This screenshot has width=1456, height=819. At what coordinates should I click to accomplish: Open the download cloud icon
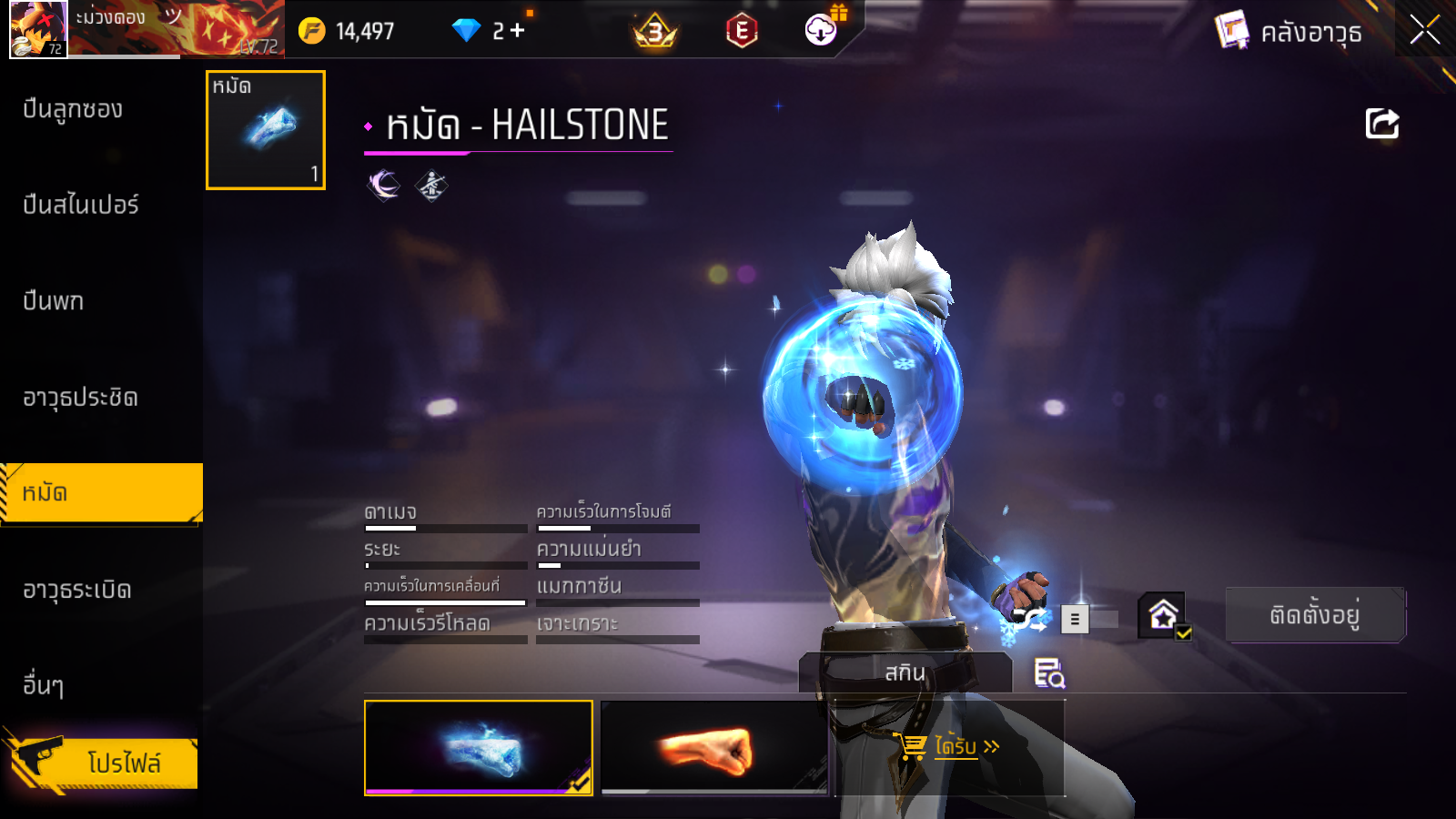coord(821,30)
